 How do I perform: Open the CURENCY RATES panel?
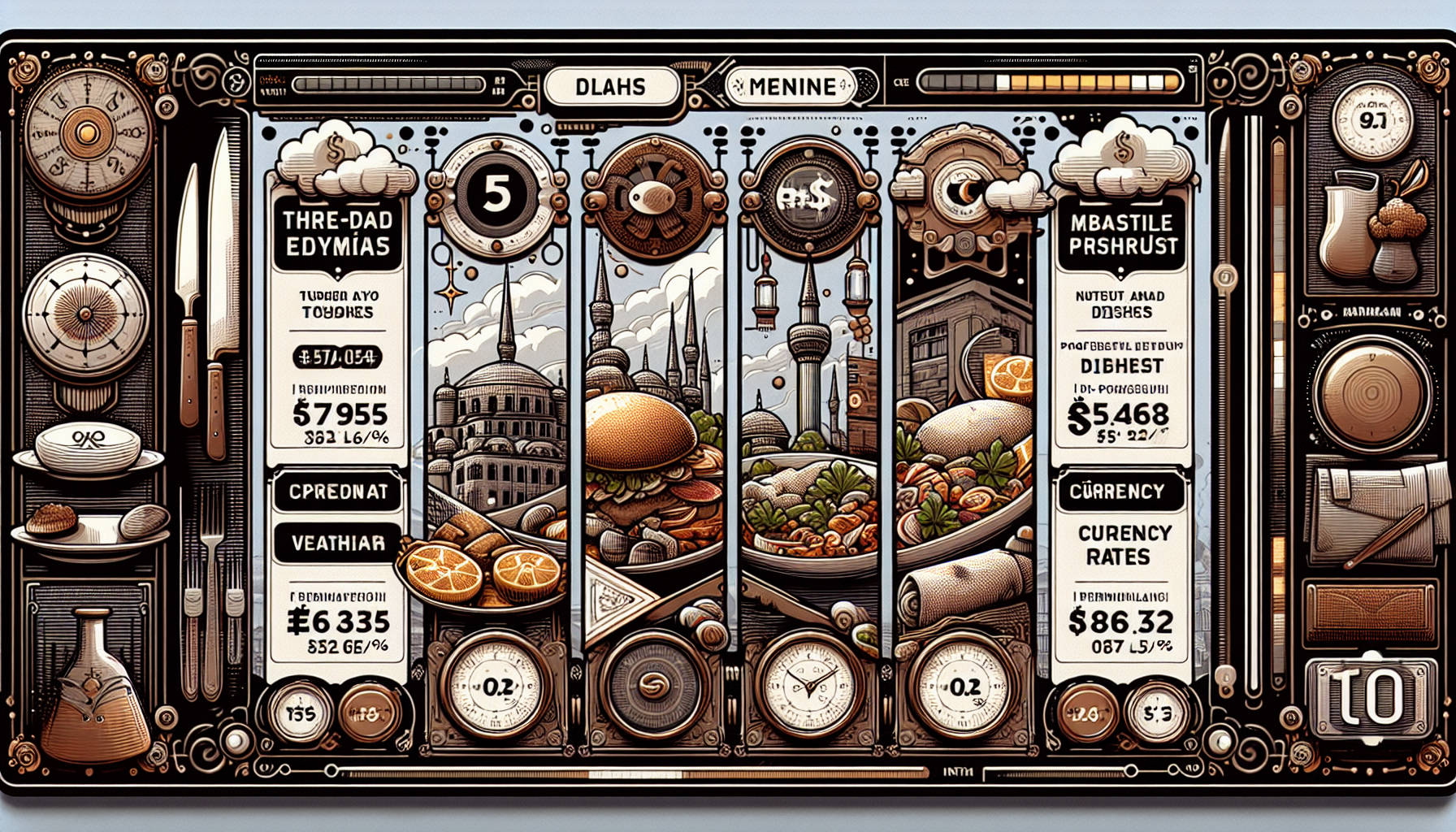(1118, 545)
